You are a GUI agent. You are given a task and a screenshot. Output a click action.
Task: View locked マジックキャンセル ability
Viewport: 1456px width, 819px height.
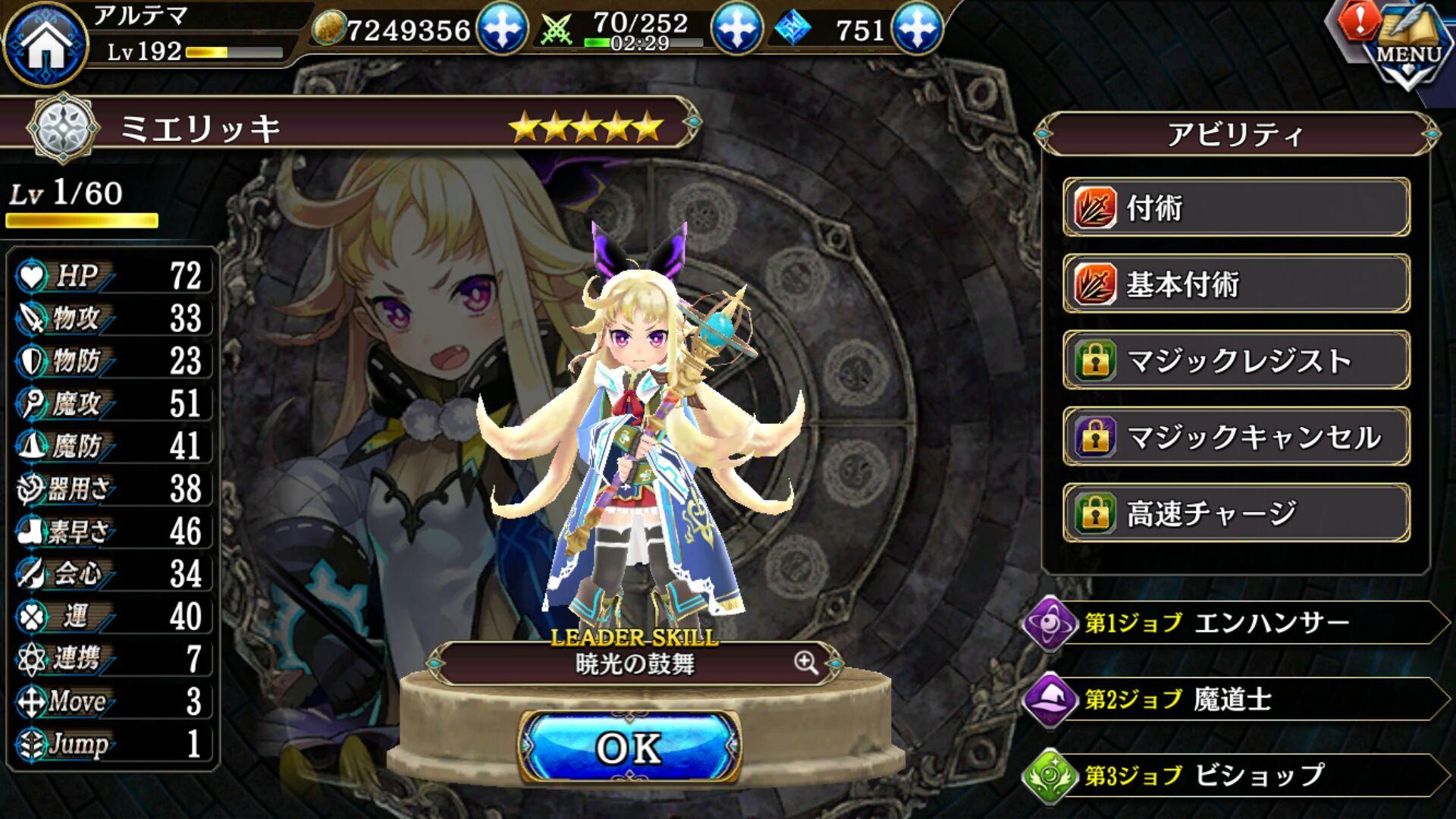click(1236, 437)
